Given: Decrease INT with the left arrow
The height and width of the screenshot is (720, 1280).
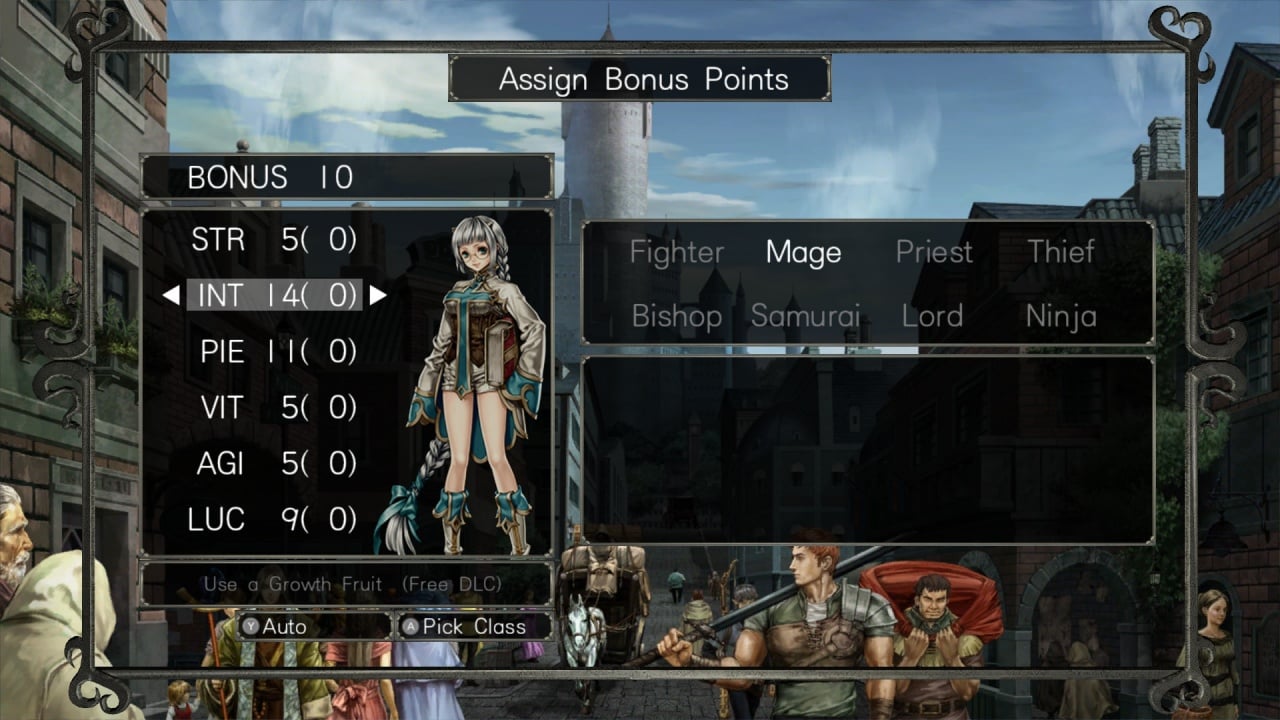Looking at the screenshot, I should (171, 295).
